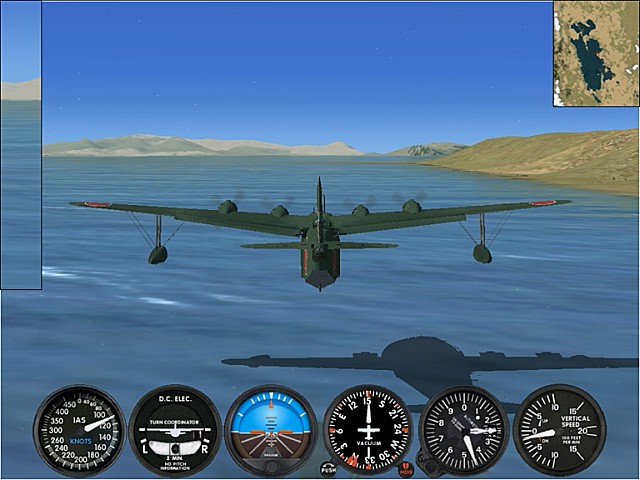Click the heading indicator compass gauge
640x480 pixels.
(368, 429)
